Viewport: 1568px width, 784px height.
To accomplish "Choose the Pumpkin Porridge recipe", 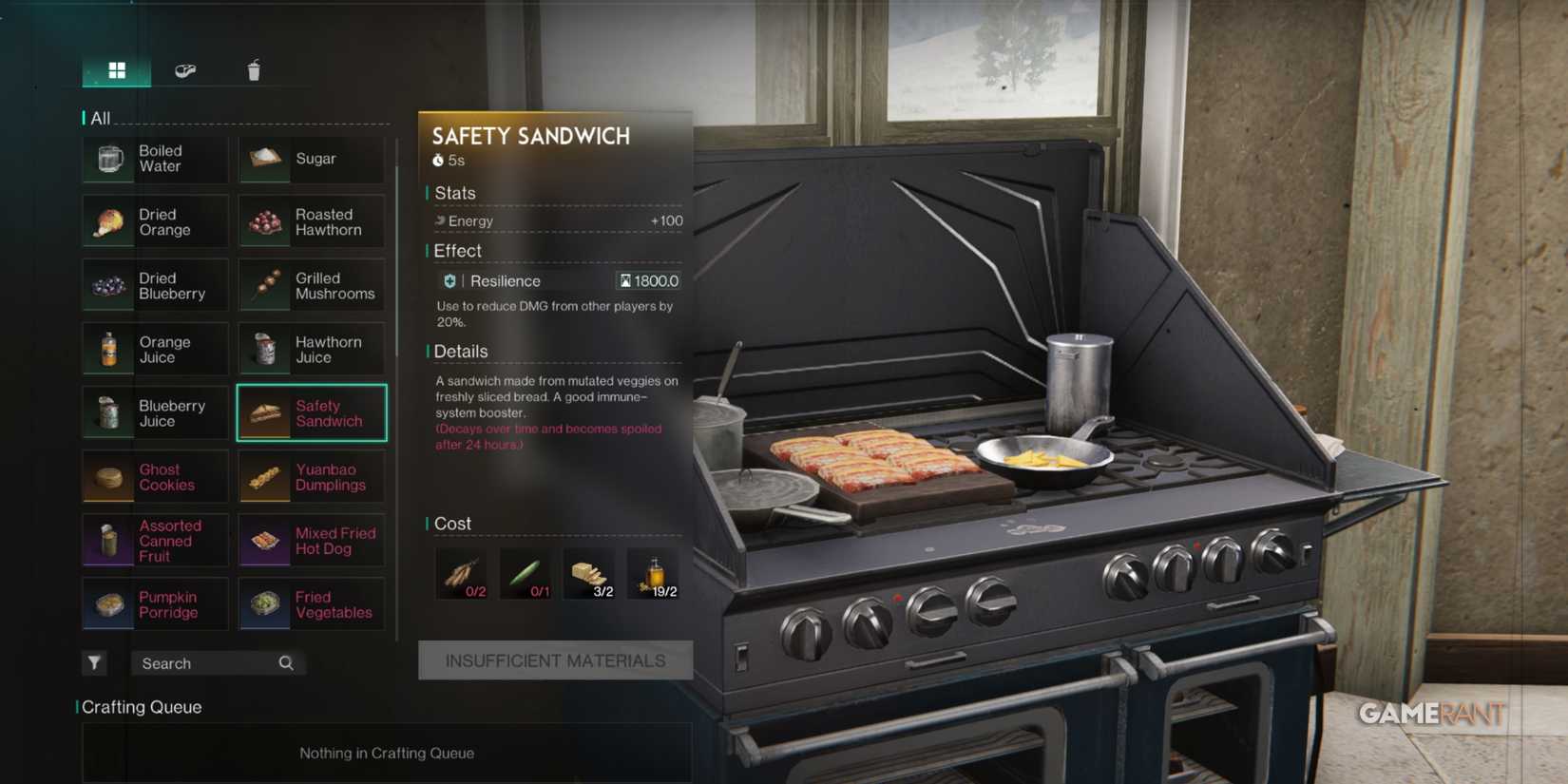I will pyautogui.click(x=155, y=604).
